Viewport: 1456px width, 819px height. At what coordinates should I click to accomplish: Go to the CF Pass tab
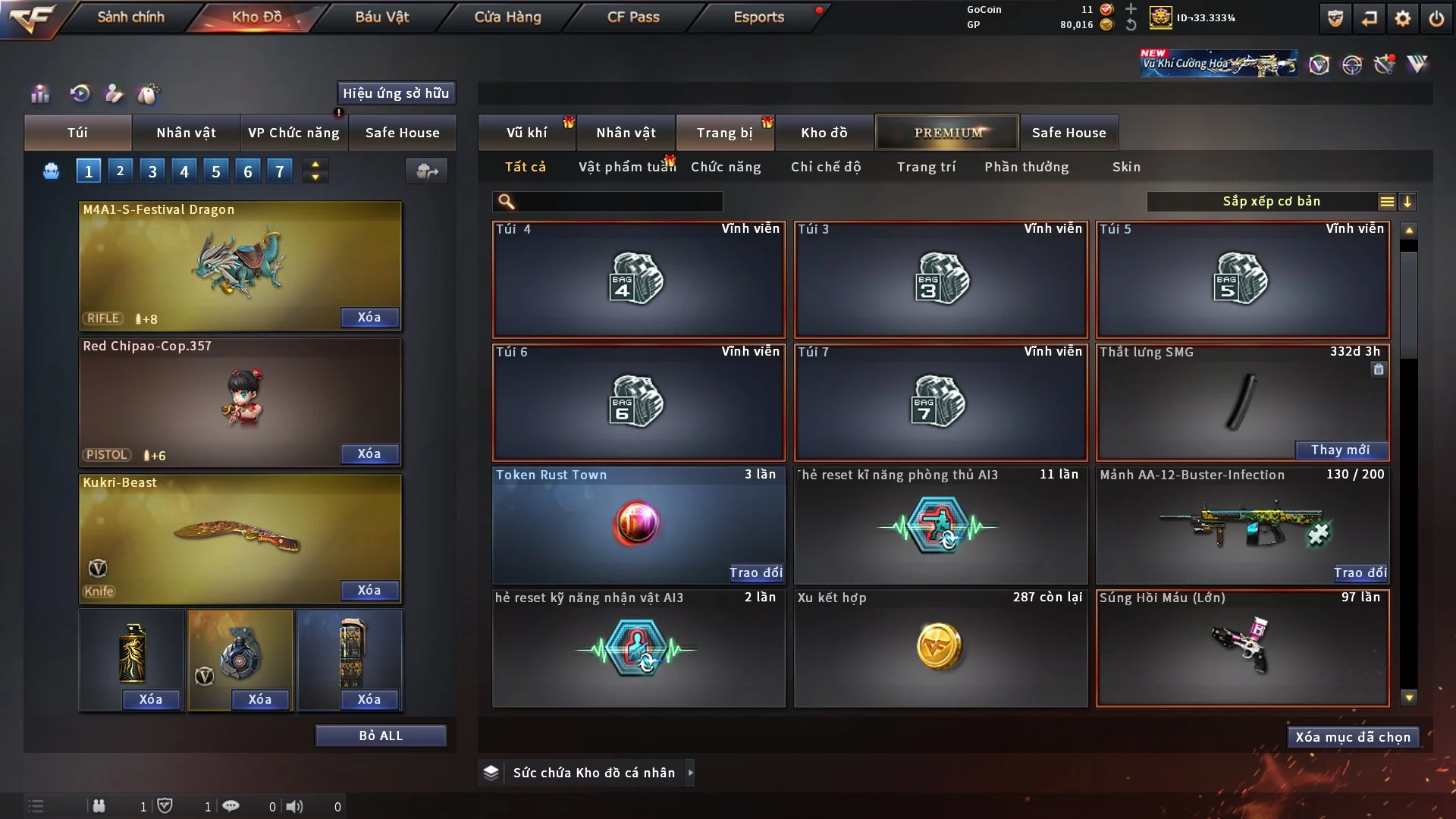coord(633,17)
